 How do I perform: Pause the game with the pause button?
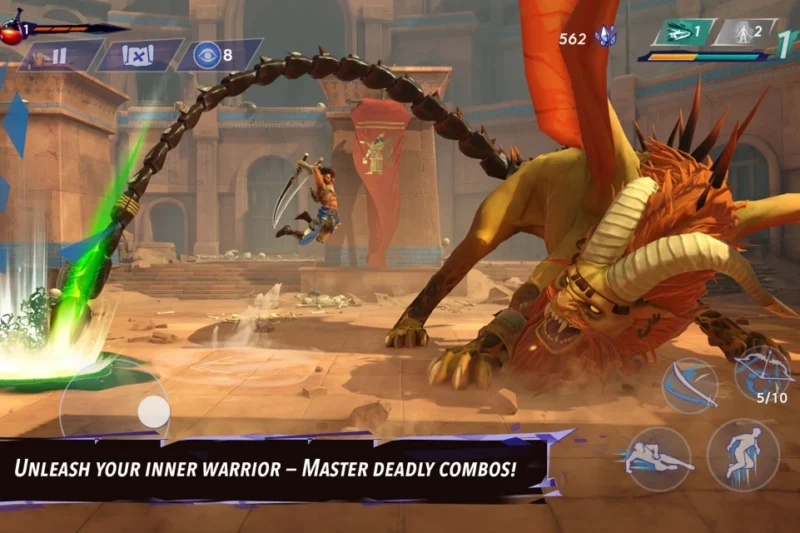coord(58,55)
